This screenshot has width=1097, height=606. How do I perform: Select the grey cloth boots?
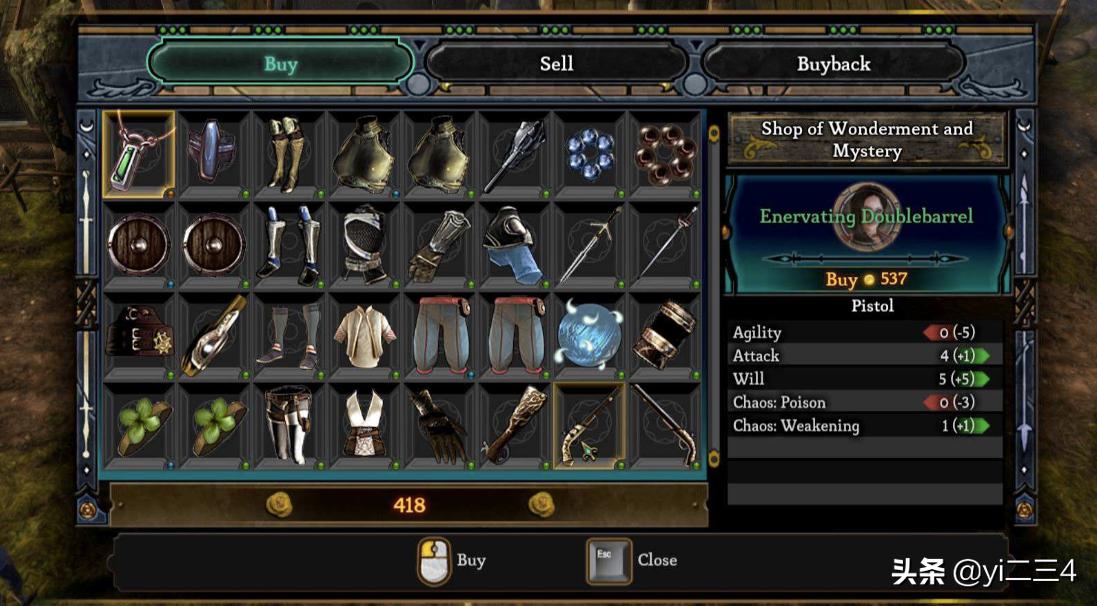[x=289, y=333]
